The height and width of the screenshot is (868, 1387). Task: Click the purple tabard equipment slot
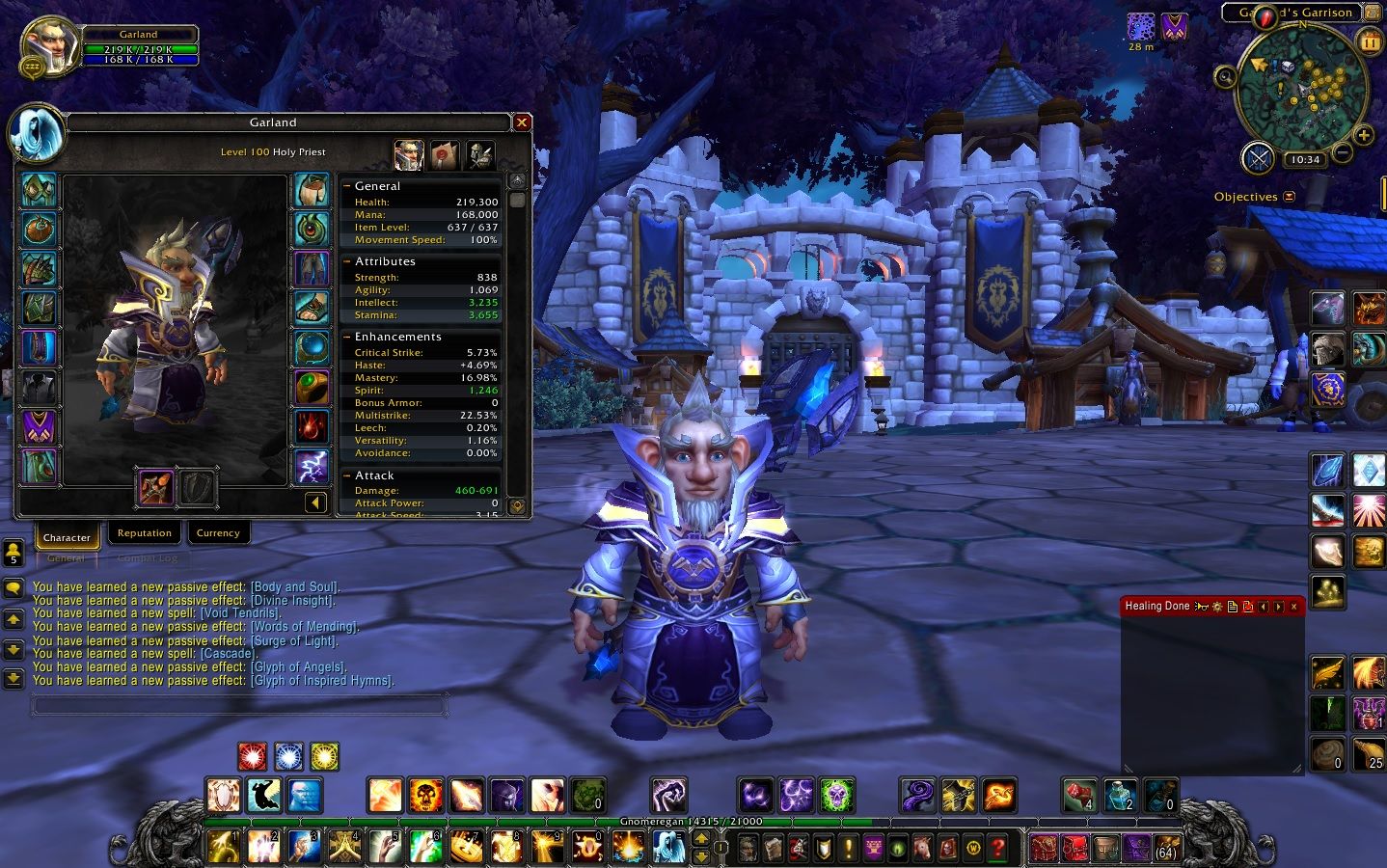click(x=40, y=426)
